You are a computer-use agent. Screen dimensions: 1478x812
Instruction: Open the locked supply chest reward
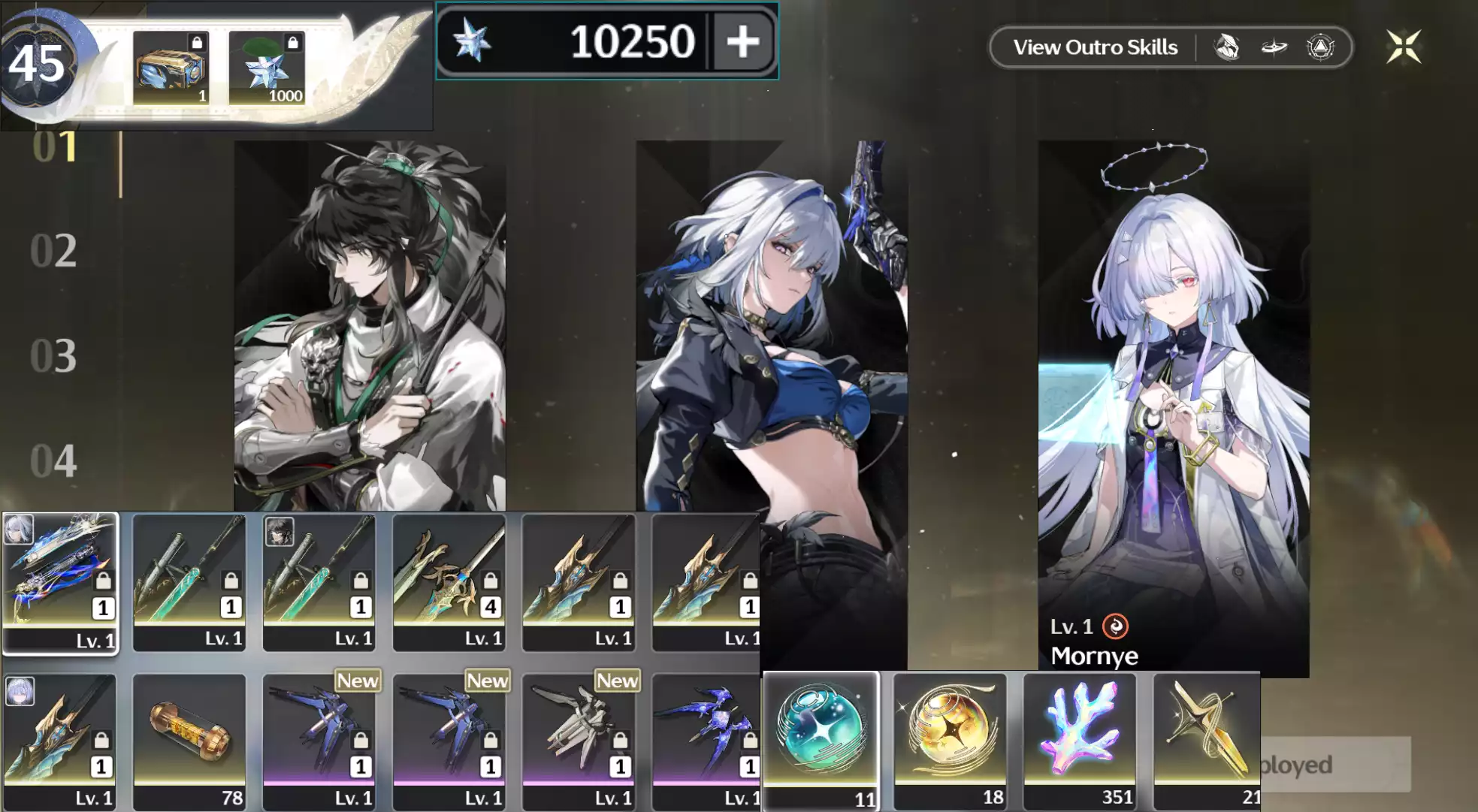point(171,68)
